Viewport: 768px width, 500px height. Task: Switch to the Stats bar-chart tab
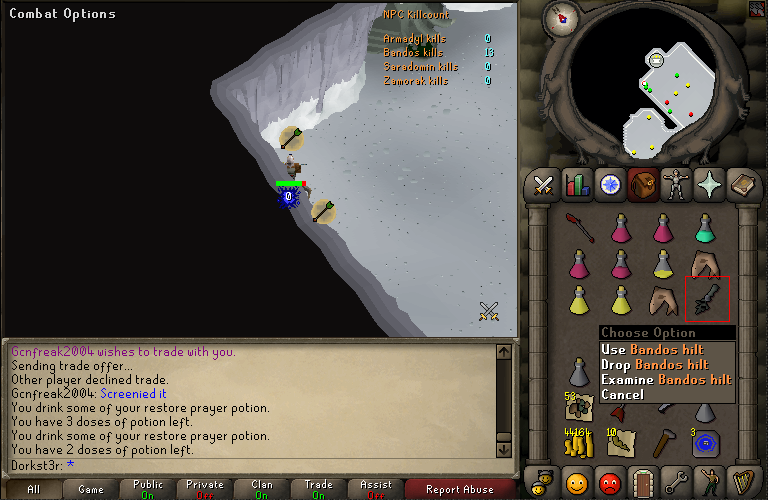pos(576,185)
